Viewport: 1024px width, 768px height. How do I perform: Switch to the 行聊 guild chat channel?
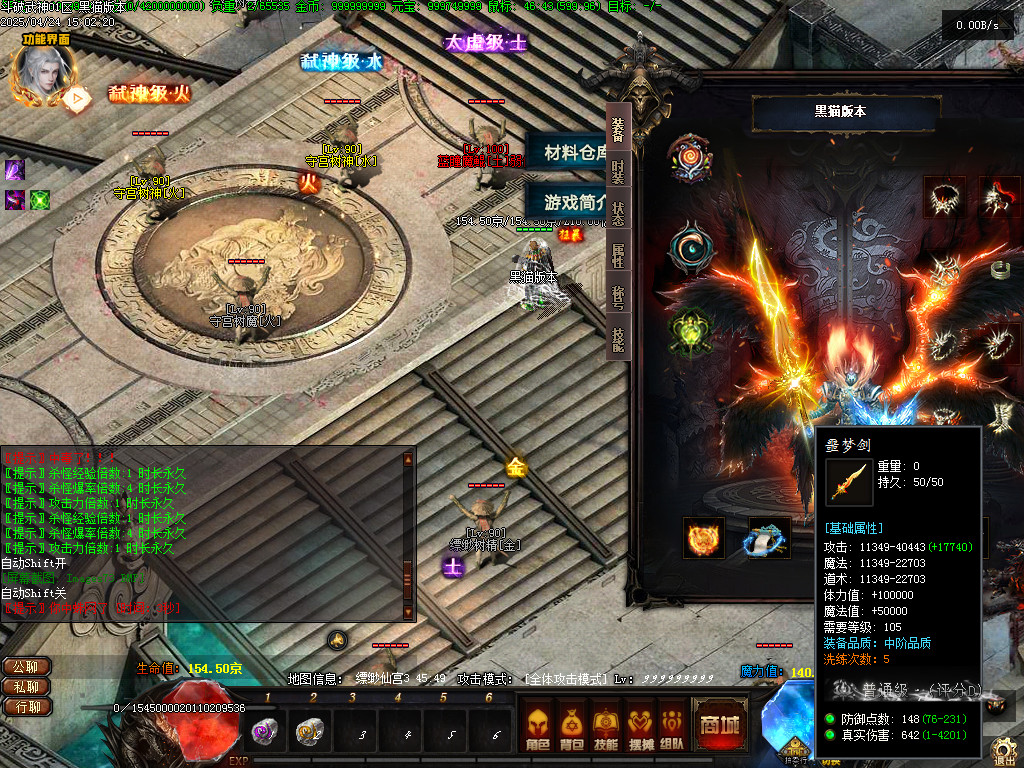point(27,707)
